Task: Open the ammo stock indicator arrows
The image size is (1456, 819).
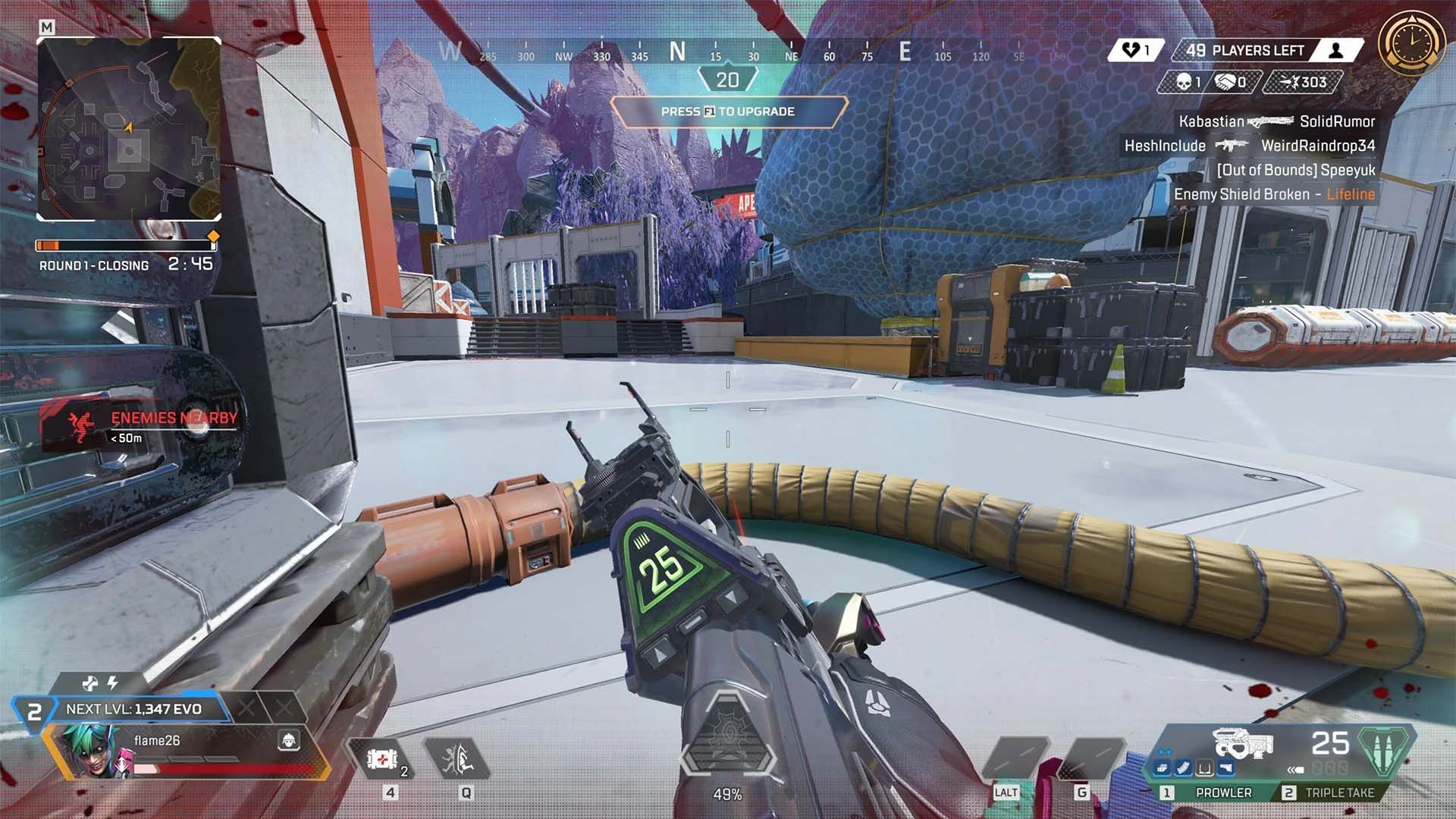Action: (1297, 771)
